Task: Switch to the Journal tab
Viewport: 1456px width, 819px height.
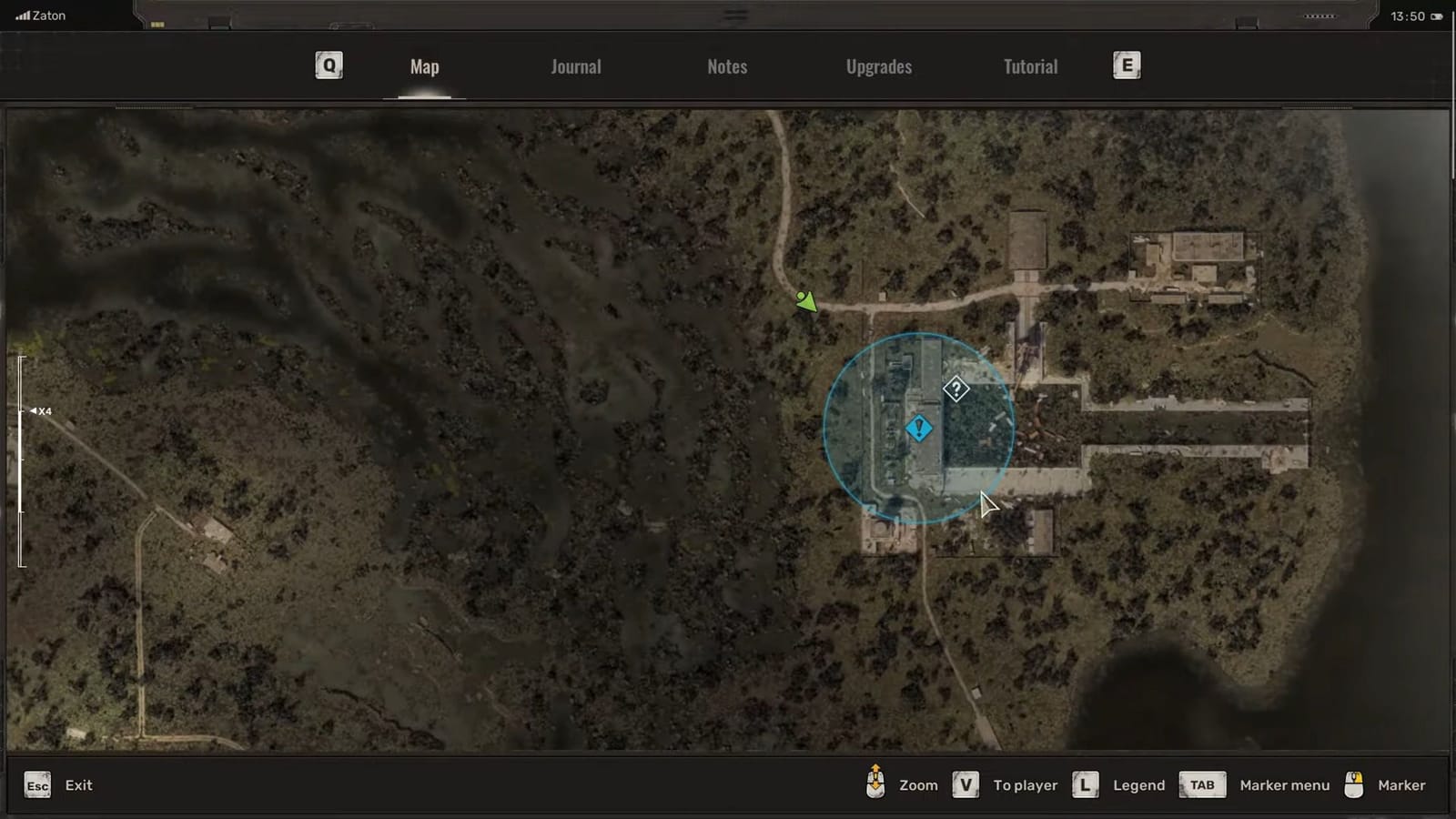Action: click(575, 66)
